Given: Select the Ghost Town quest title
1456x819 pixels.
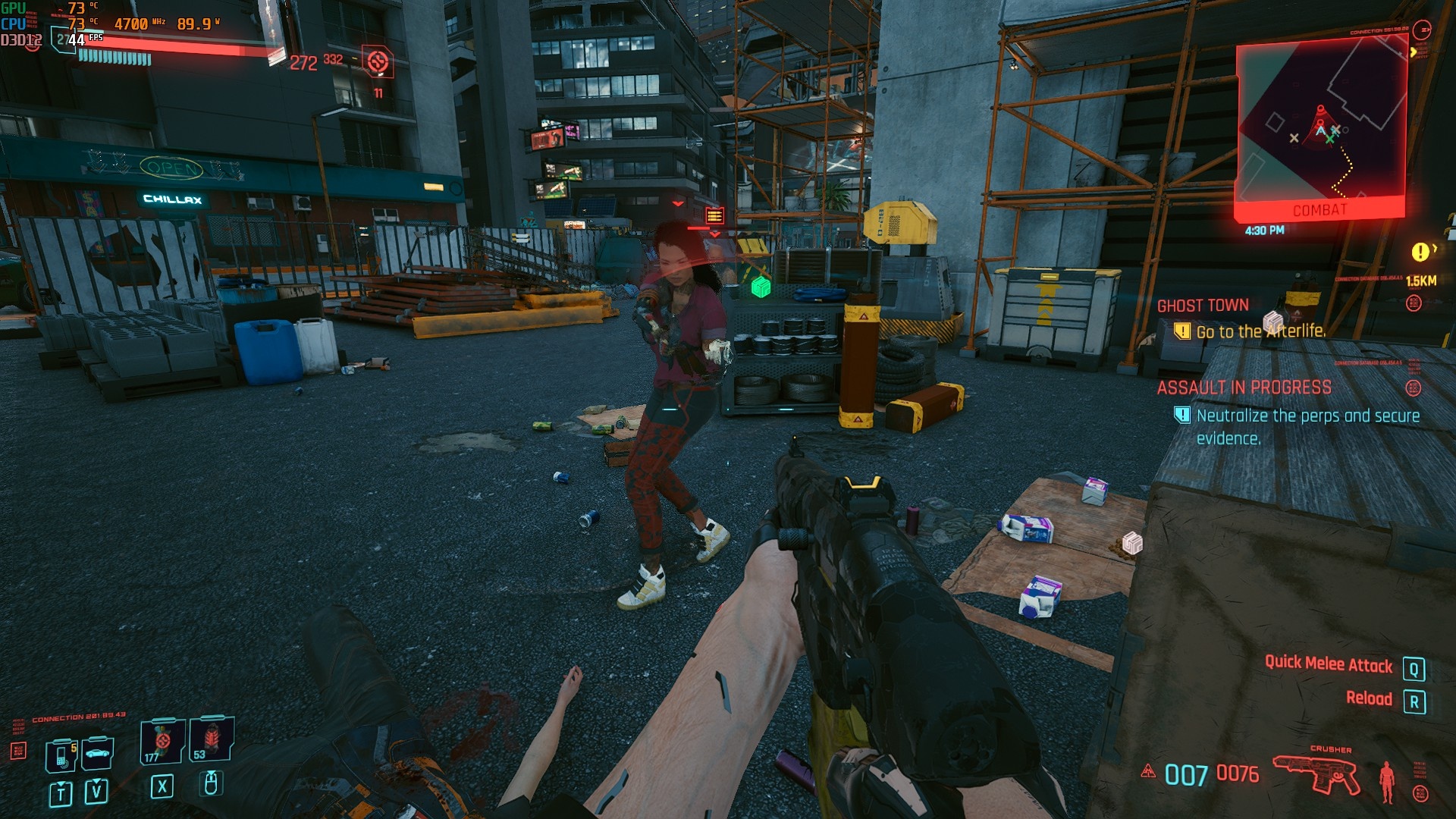Looking at the screenshot, I should pyautogui.click(x=1203, y=306).
